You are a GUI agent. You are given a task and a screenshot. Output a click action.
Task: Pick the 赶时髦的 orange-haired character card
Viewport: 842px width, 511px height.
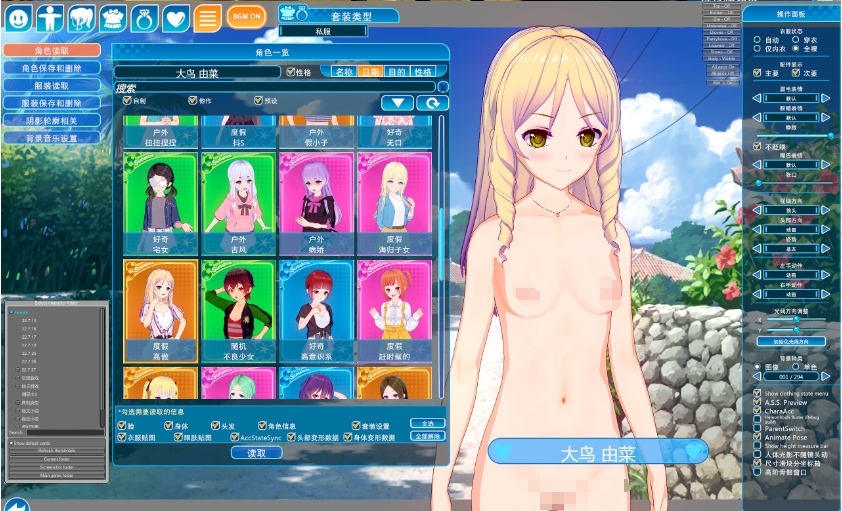[394, 311]
